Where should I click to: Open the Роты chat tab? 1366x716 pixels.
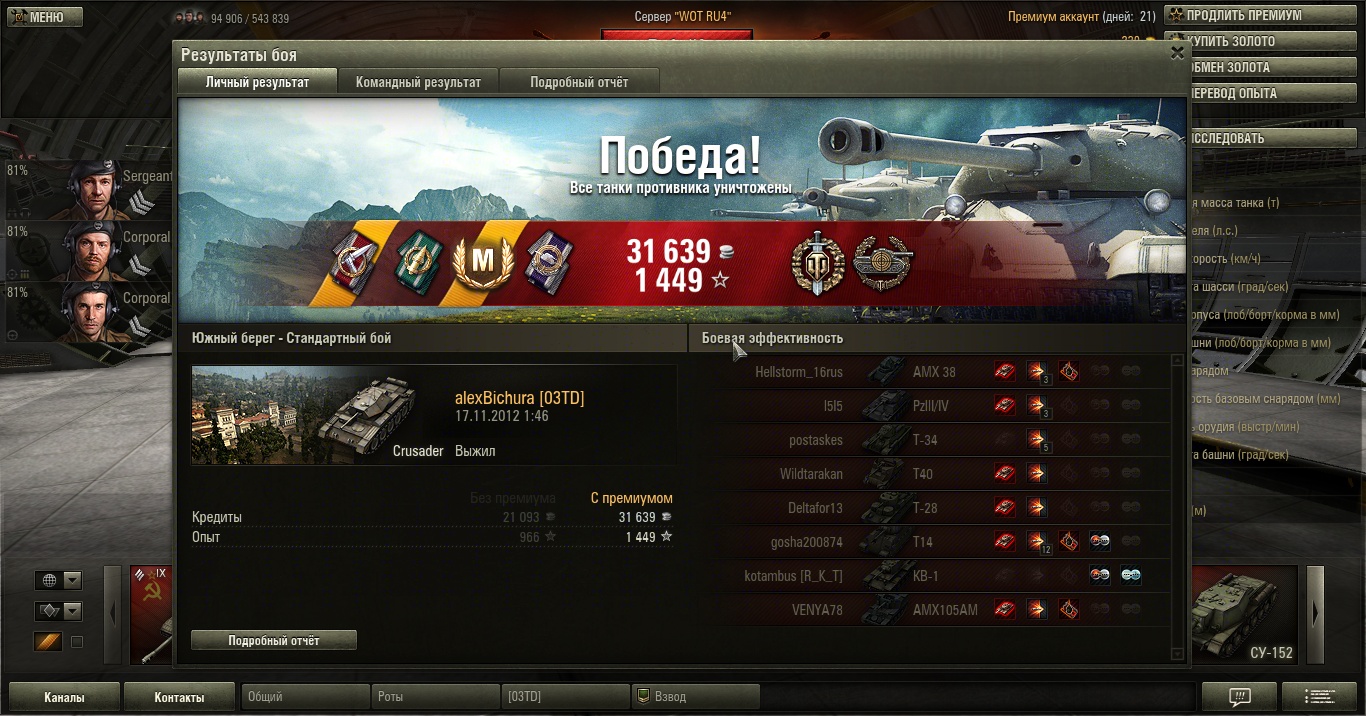click(435, 697)
